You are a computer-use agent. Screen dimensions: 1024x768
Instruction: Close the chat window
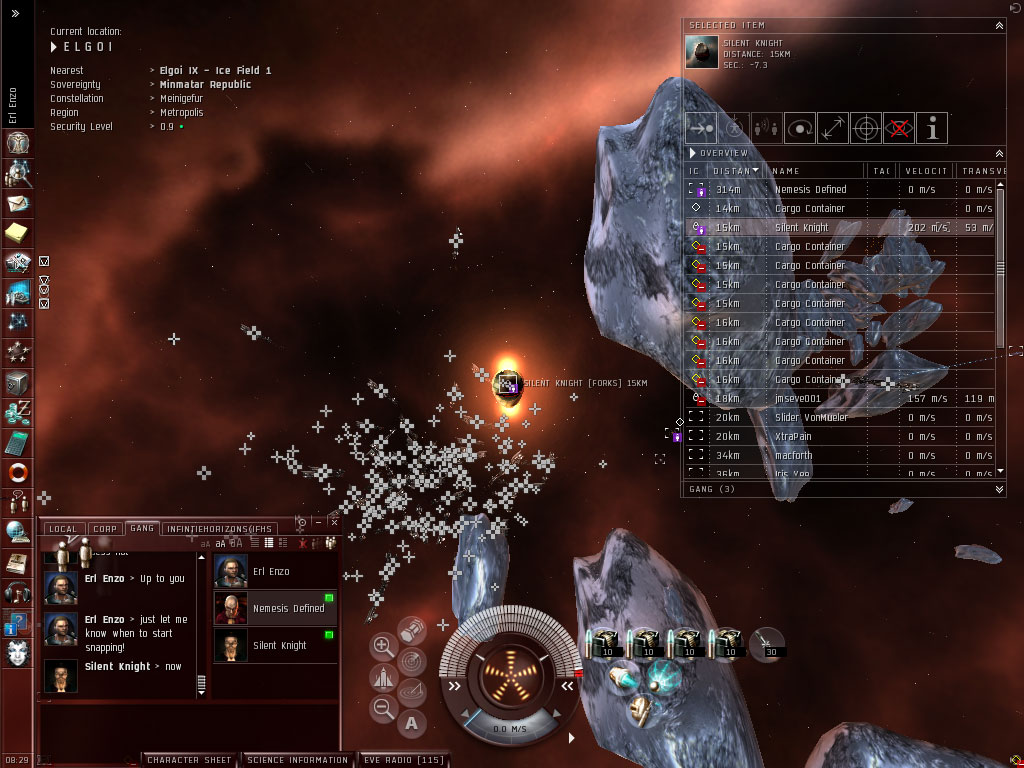point(334,522)
